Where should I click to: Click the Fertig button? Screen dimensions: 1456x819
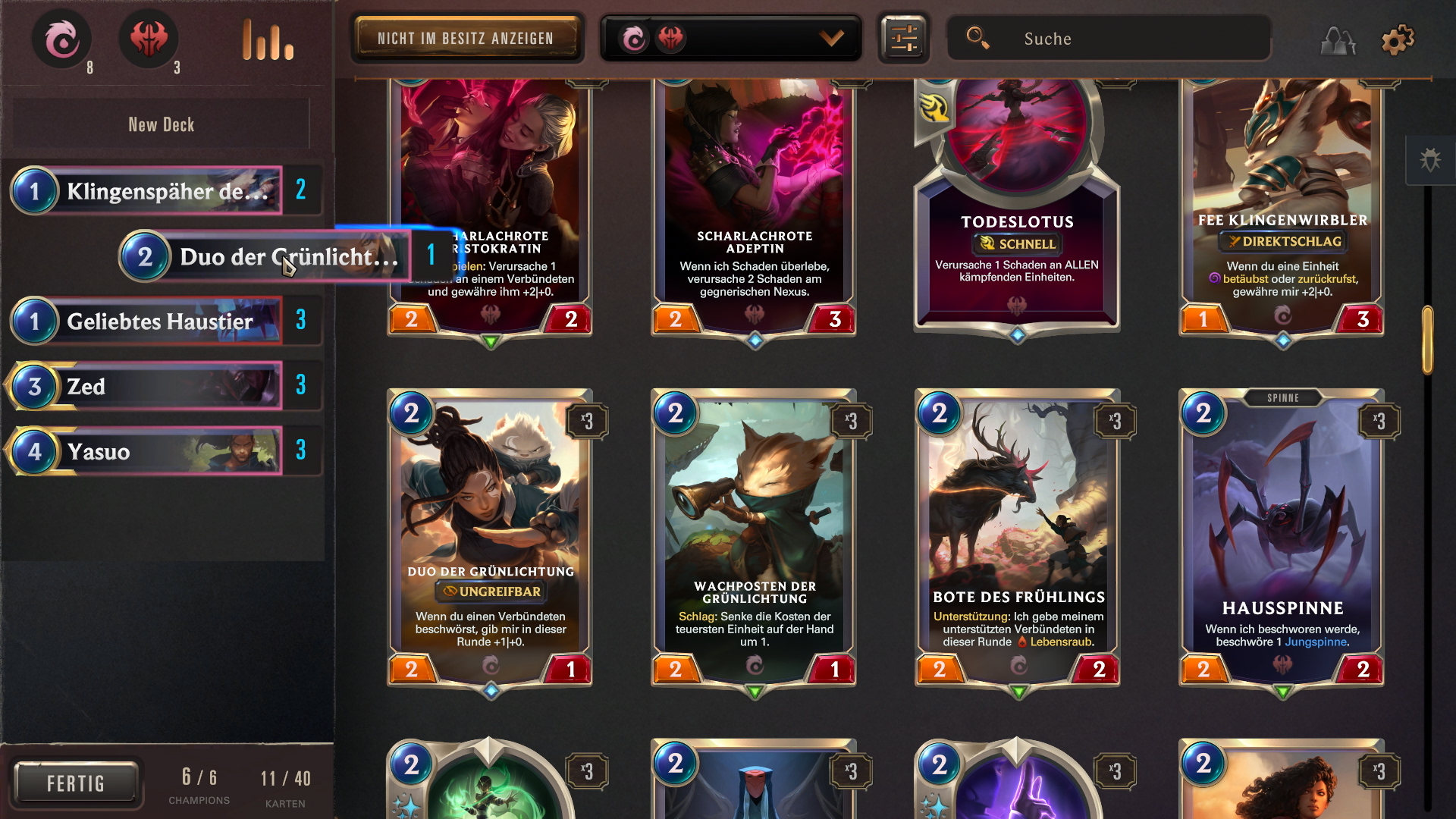pos(76,783)
